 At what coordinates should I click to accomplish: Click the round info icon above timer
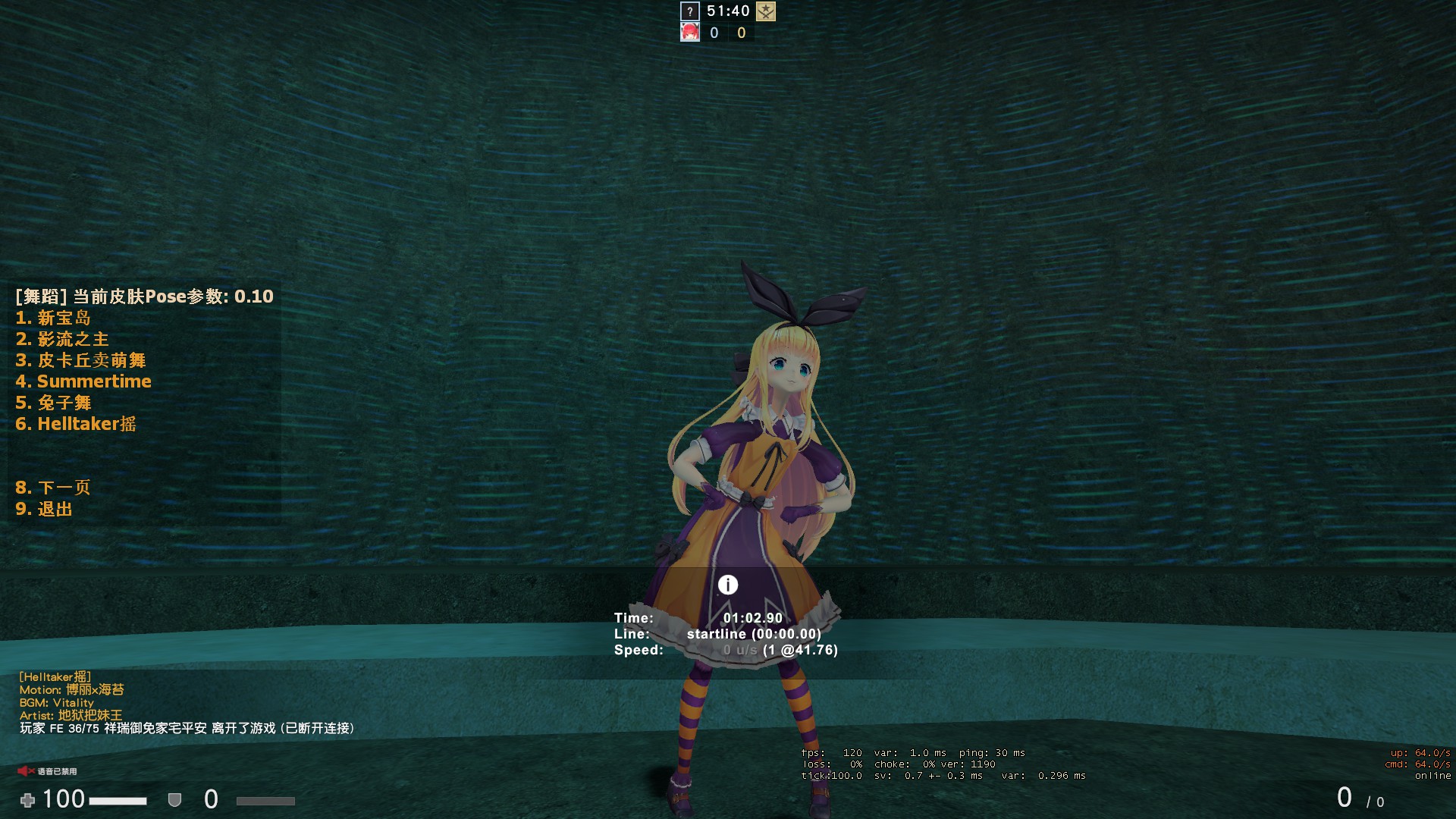[x=728, y=585]
